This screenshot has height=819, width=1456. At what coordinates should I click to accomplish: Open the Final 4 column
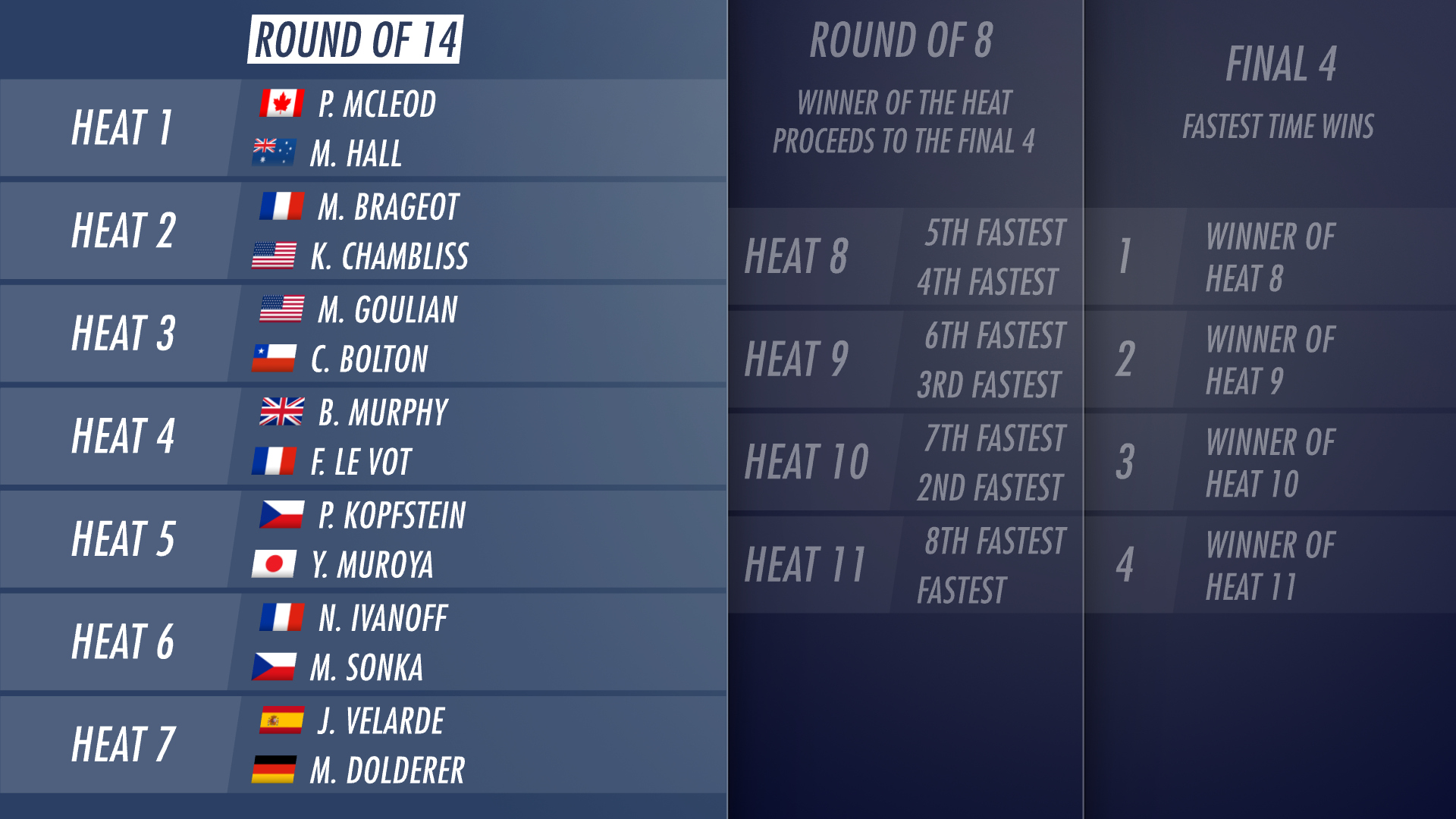[x=1280, y=64]
